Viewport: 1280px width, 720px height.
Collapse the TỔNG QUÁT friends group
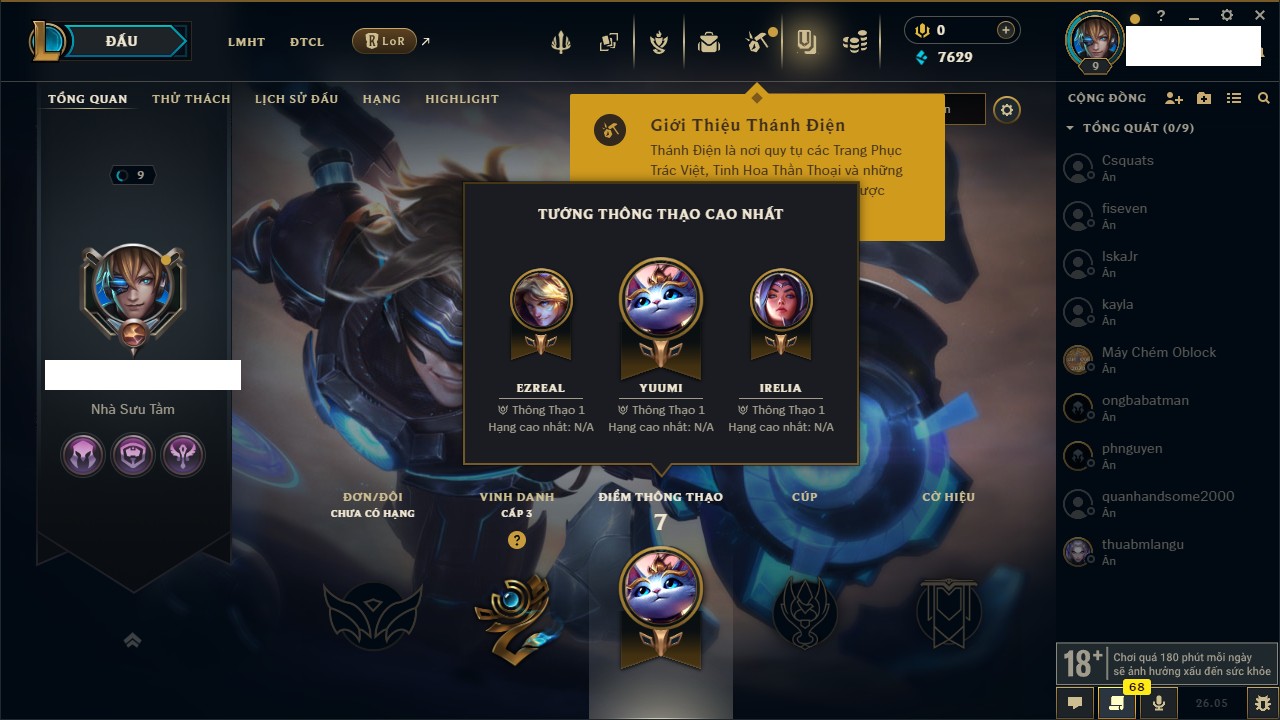coord(1070,128)
